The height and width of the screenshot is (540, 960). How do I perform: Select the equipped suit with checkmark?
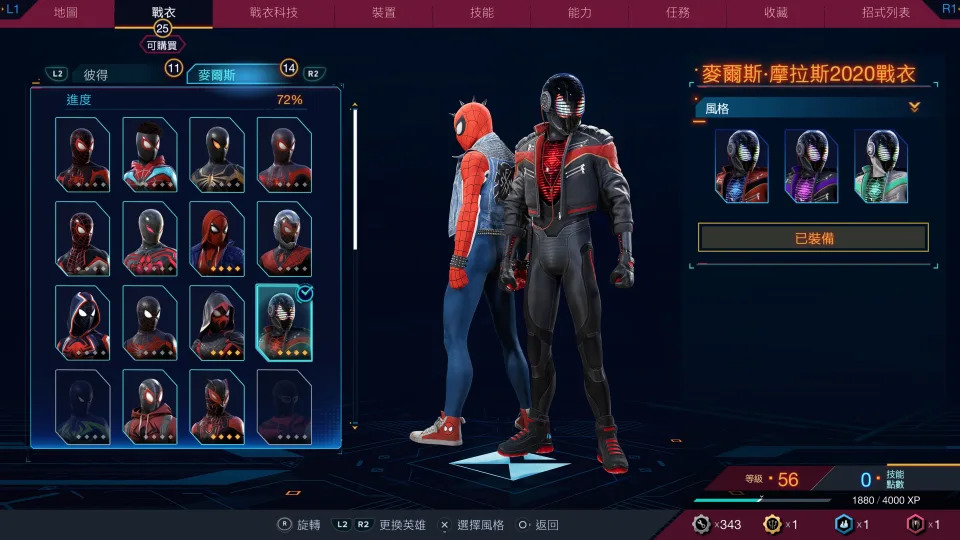(x=284, y=322)
